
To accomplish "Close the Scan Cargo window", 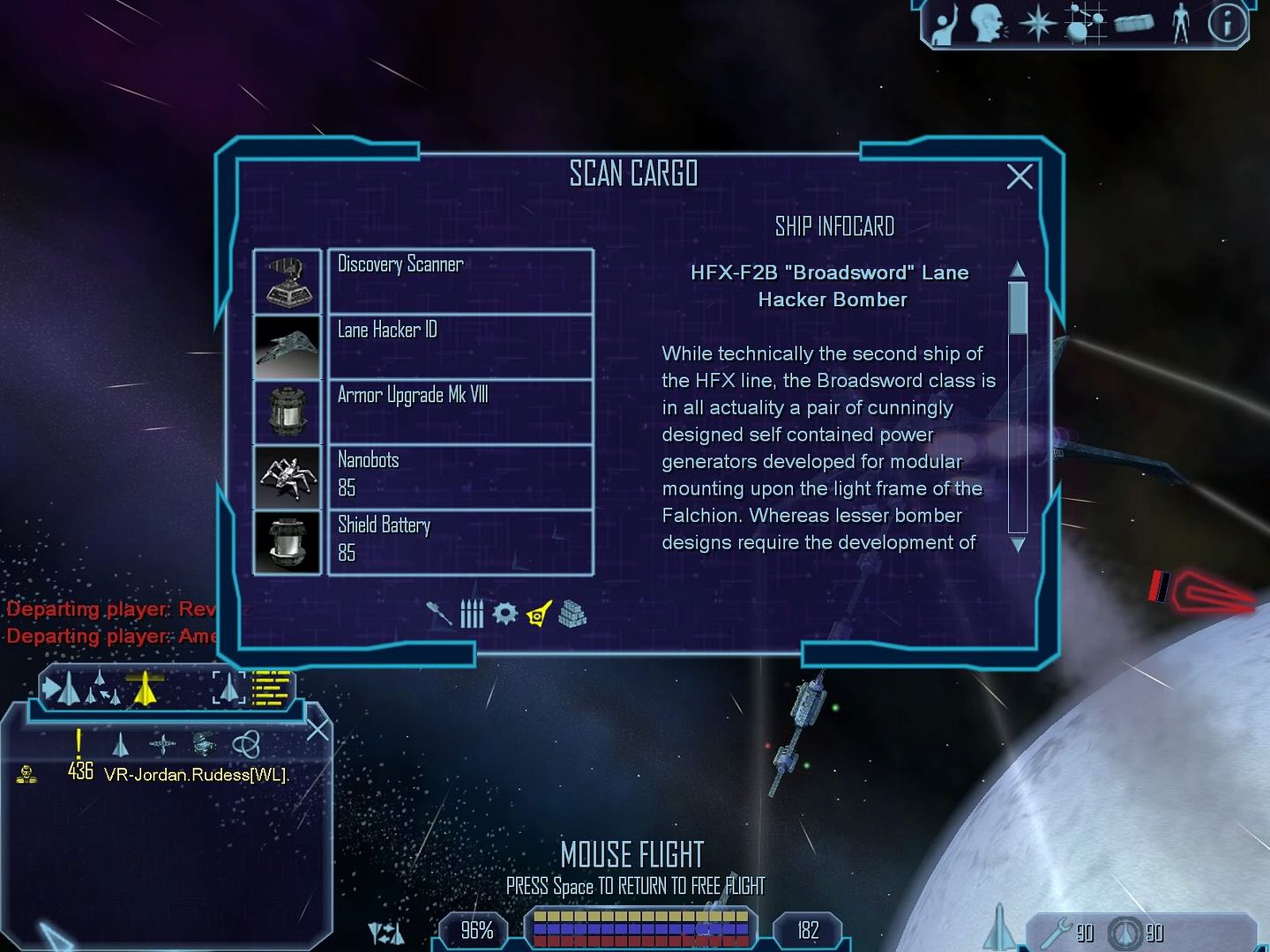I will 1020,177.
